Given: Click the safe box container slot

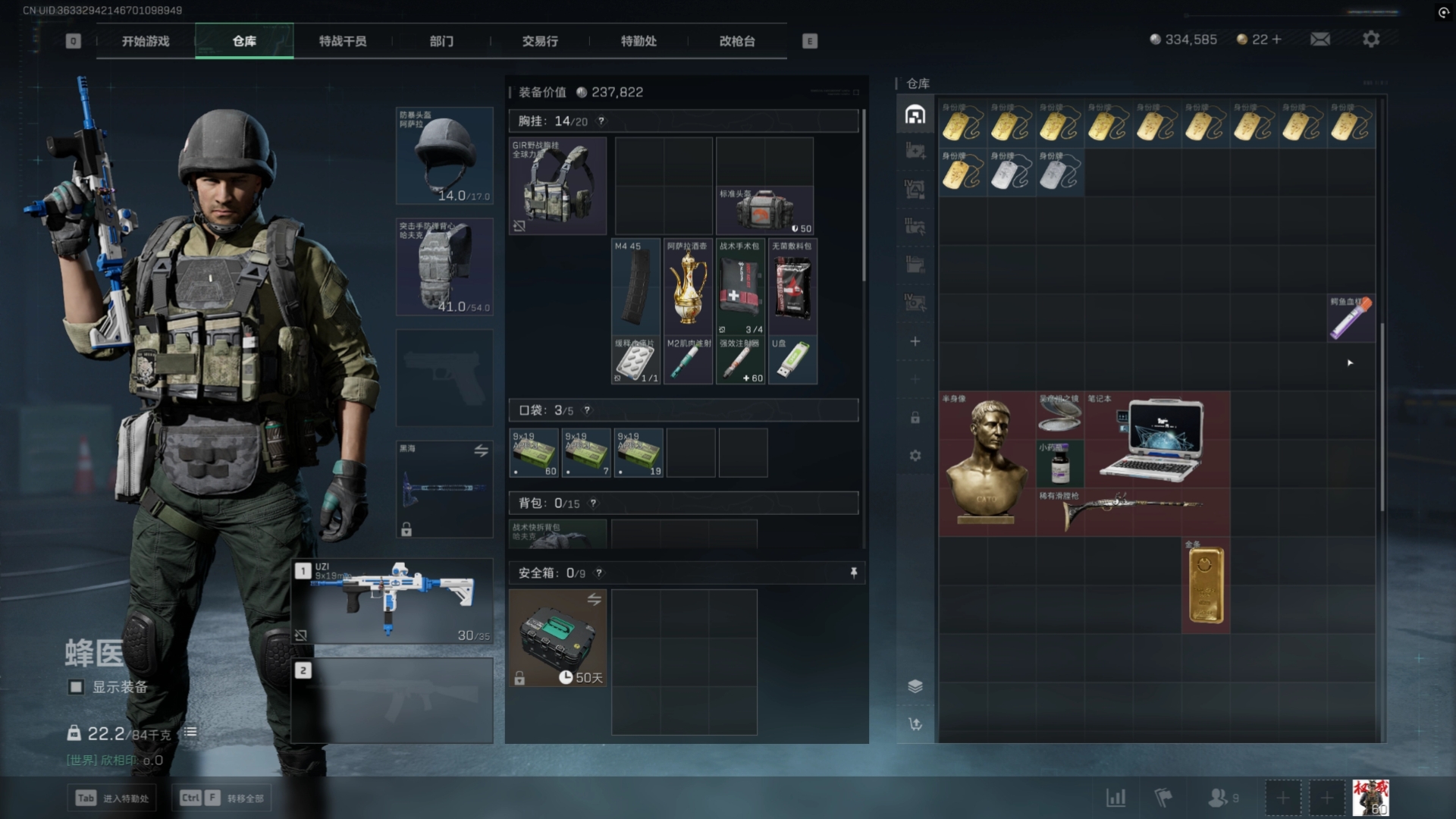Looking at the screenshot, I should pos(557,638).
